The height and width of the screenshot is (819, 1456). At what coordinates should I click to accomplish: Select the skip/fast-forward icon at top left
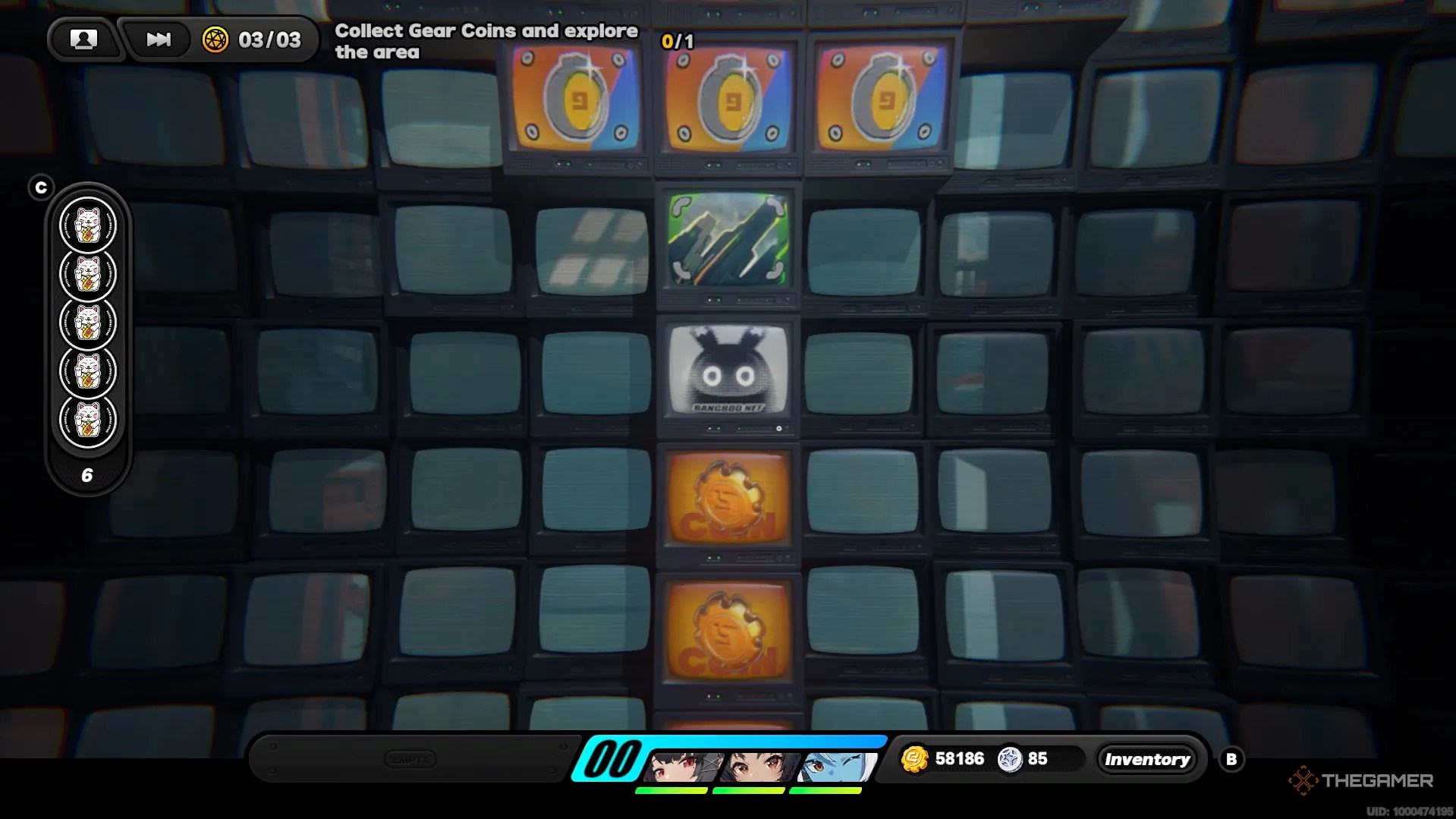(x=157, y=39)
